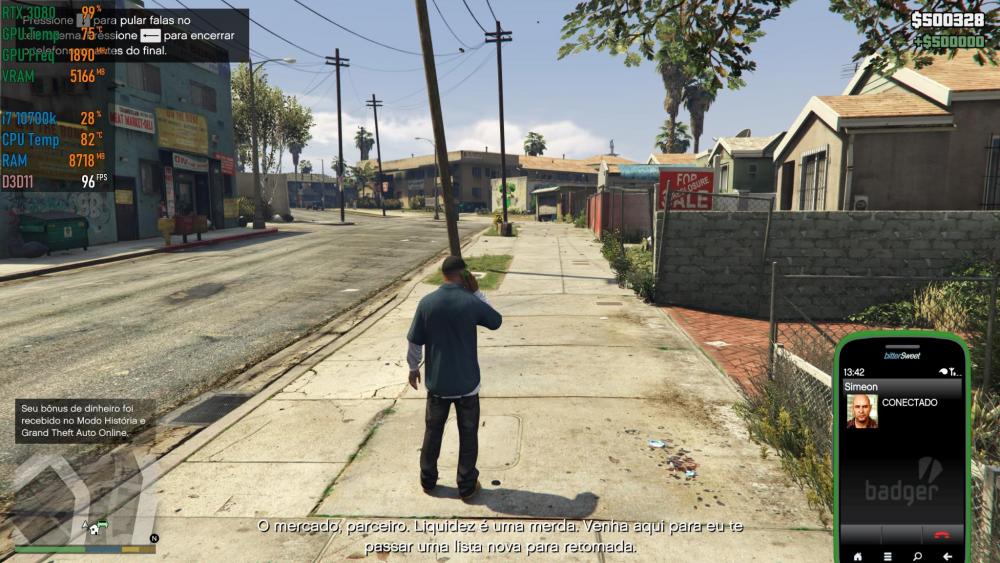1000x563 pixels.
Task: Tap the phone's home icon
Action: click(856, 555)
